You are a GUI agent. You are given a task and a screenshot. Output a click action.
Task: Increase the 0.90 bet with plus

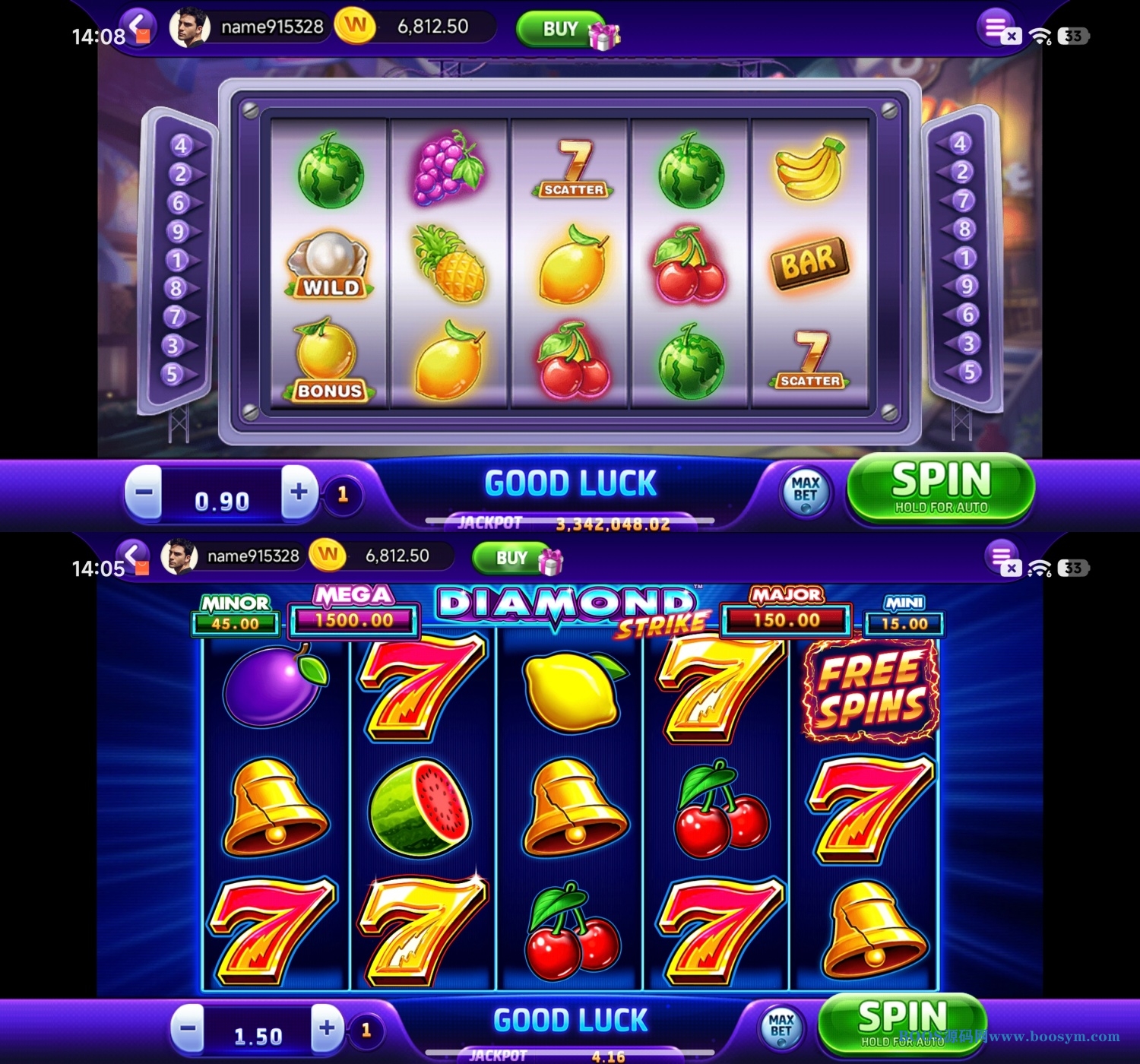[299, 492]
